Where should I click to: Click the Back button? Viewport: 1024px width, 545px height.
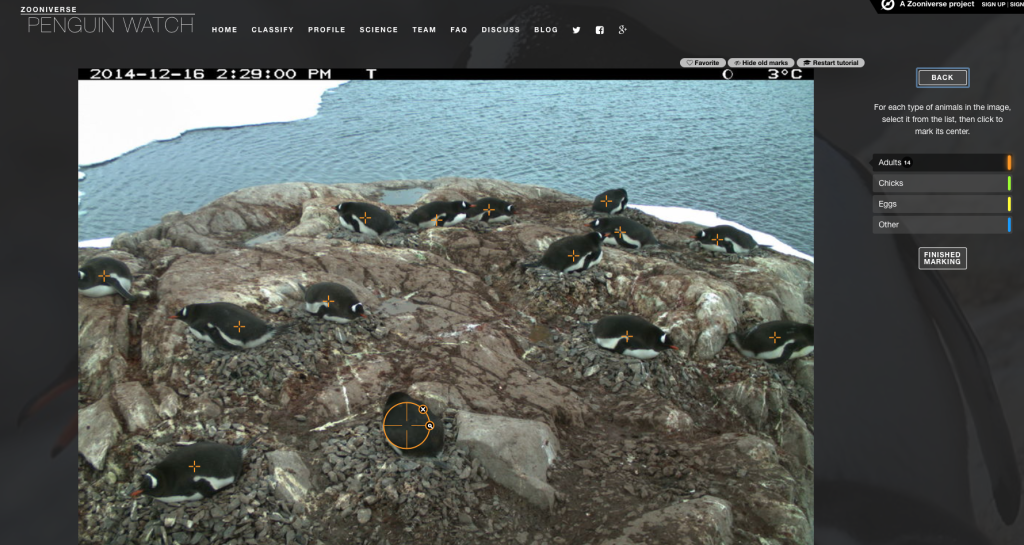point(942,77)
